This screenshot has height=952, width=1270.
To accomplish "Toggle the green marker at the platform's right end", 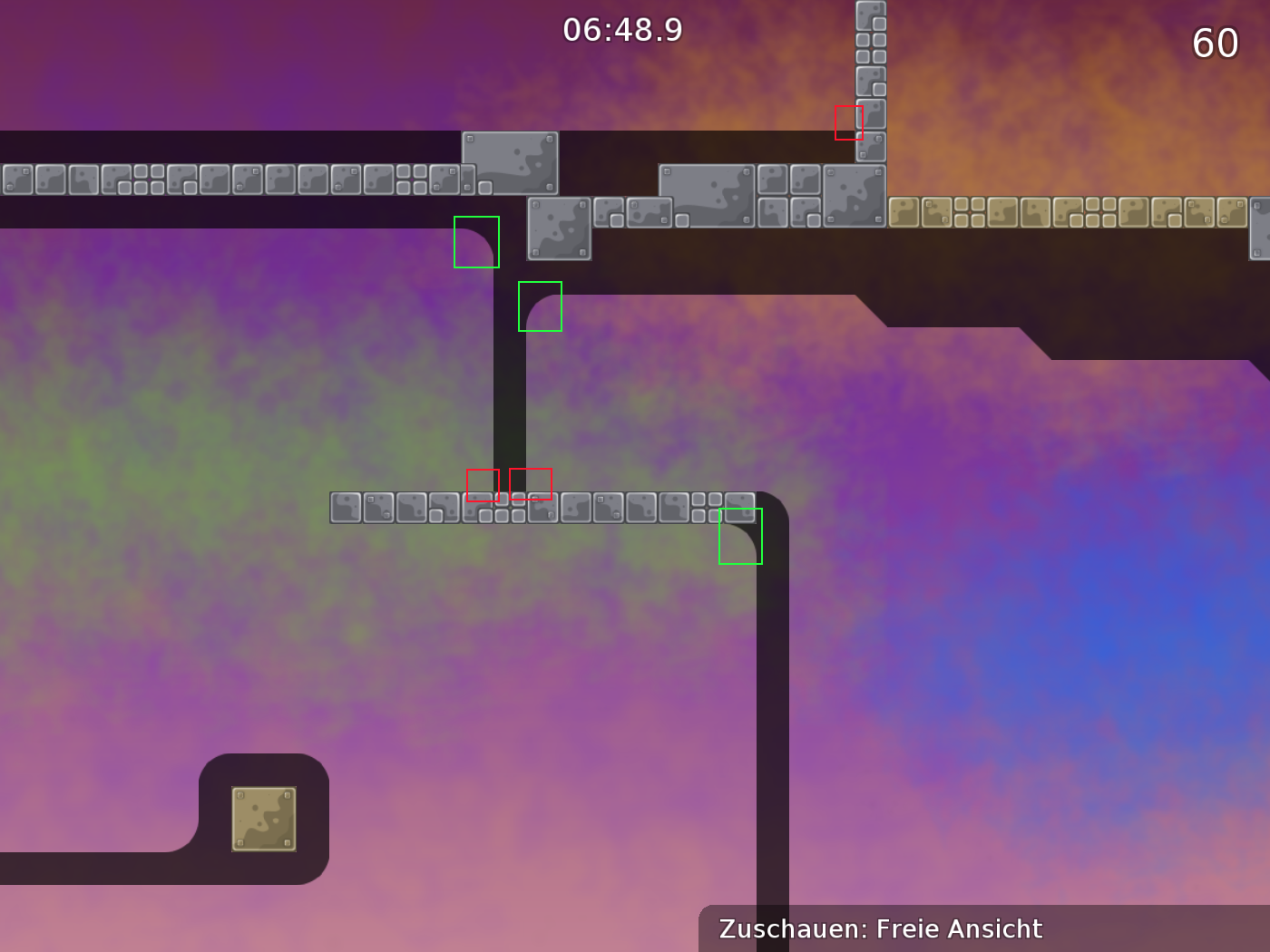I will point(740,536).
